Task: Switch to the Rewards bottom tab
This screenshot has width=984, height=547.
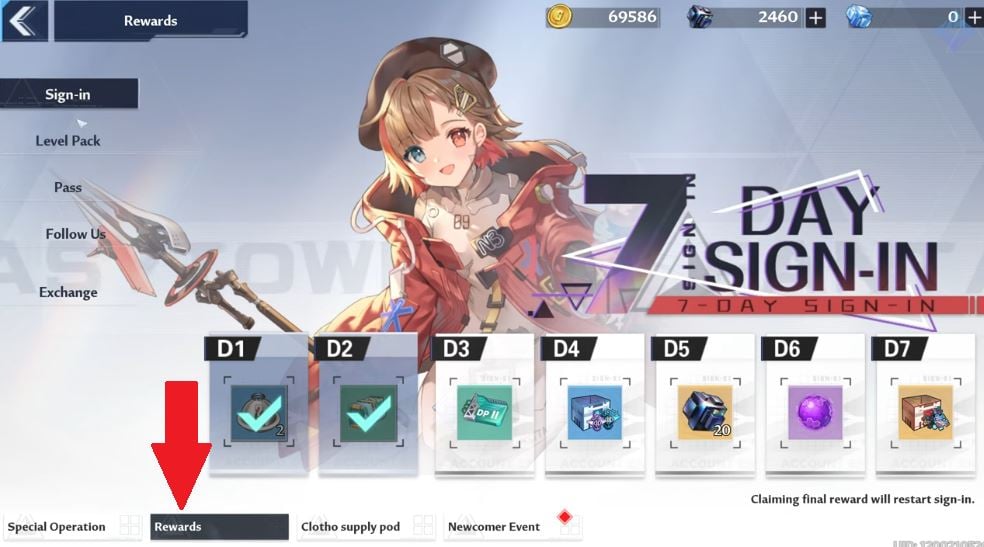Action: (219, 527)
